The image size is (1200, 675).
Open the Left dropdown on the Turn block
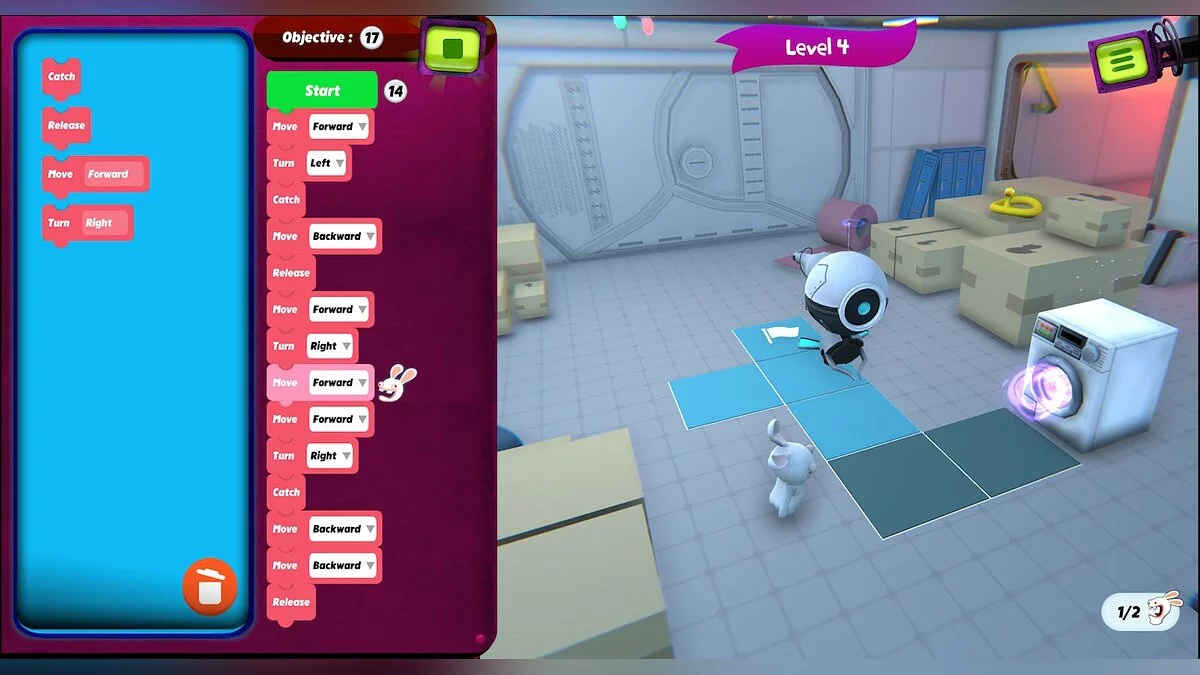[327, 163]
